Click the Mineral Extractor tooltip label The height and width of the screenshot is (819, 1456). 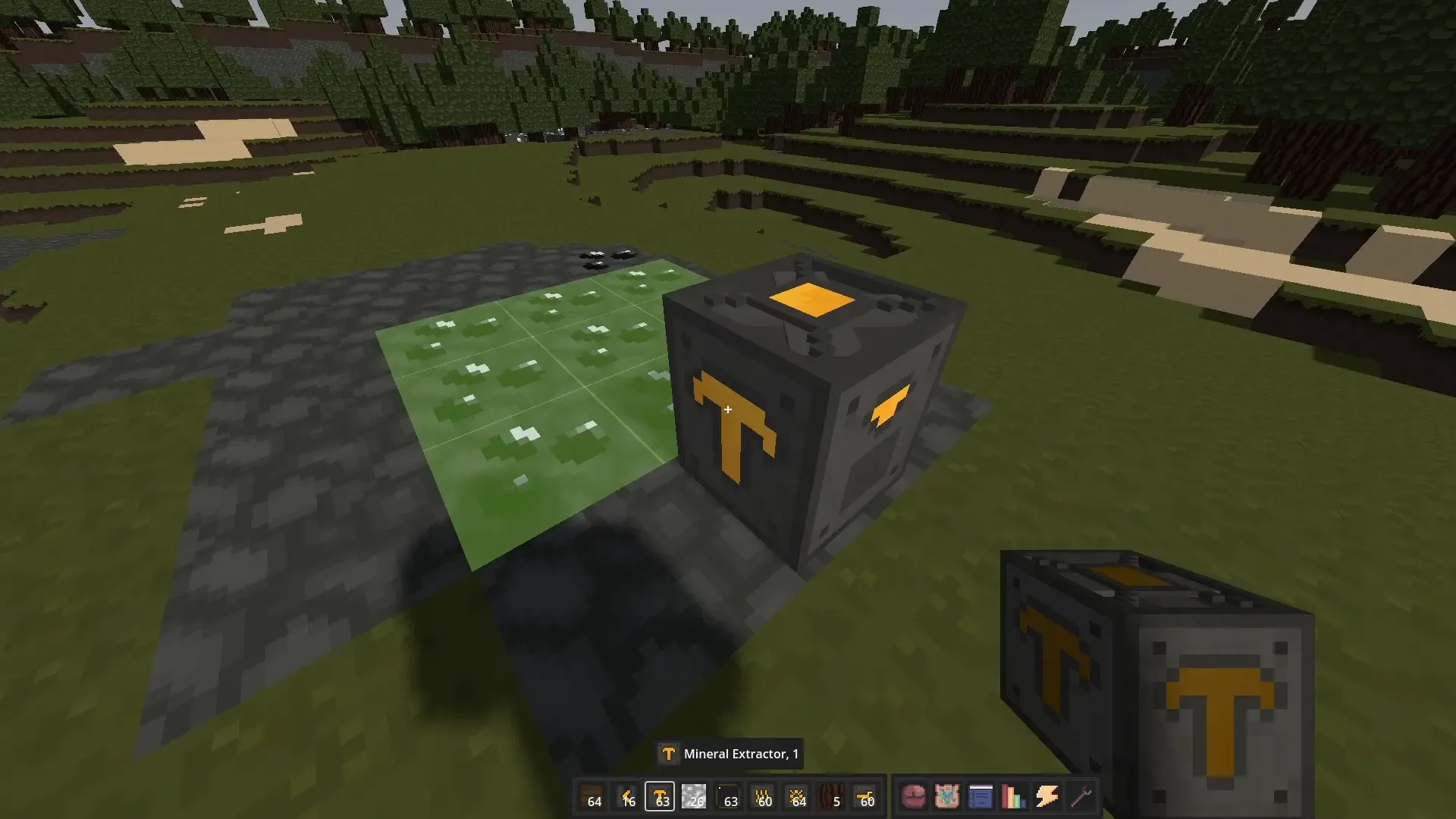point(730,754)
